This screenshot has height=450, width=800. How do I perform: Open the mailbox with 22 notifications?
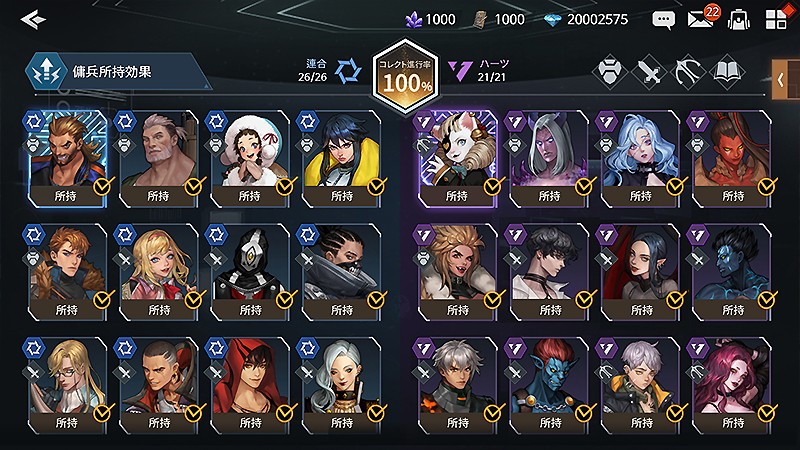coord(701,19)
